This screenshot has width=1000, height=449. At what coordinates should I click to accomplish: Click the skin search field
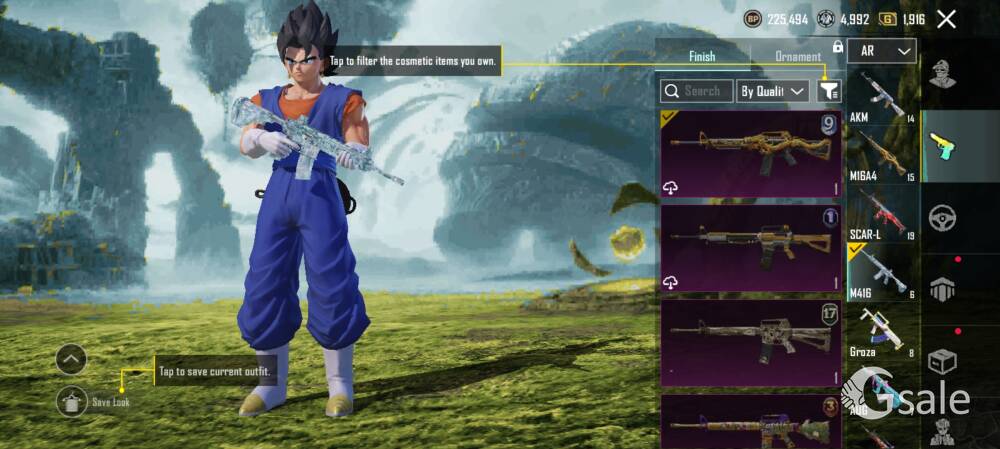tap(697, 91)
